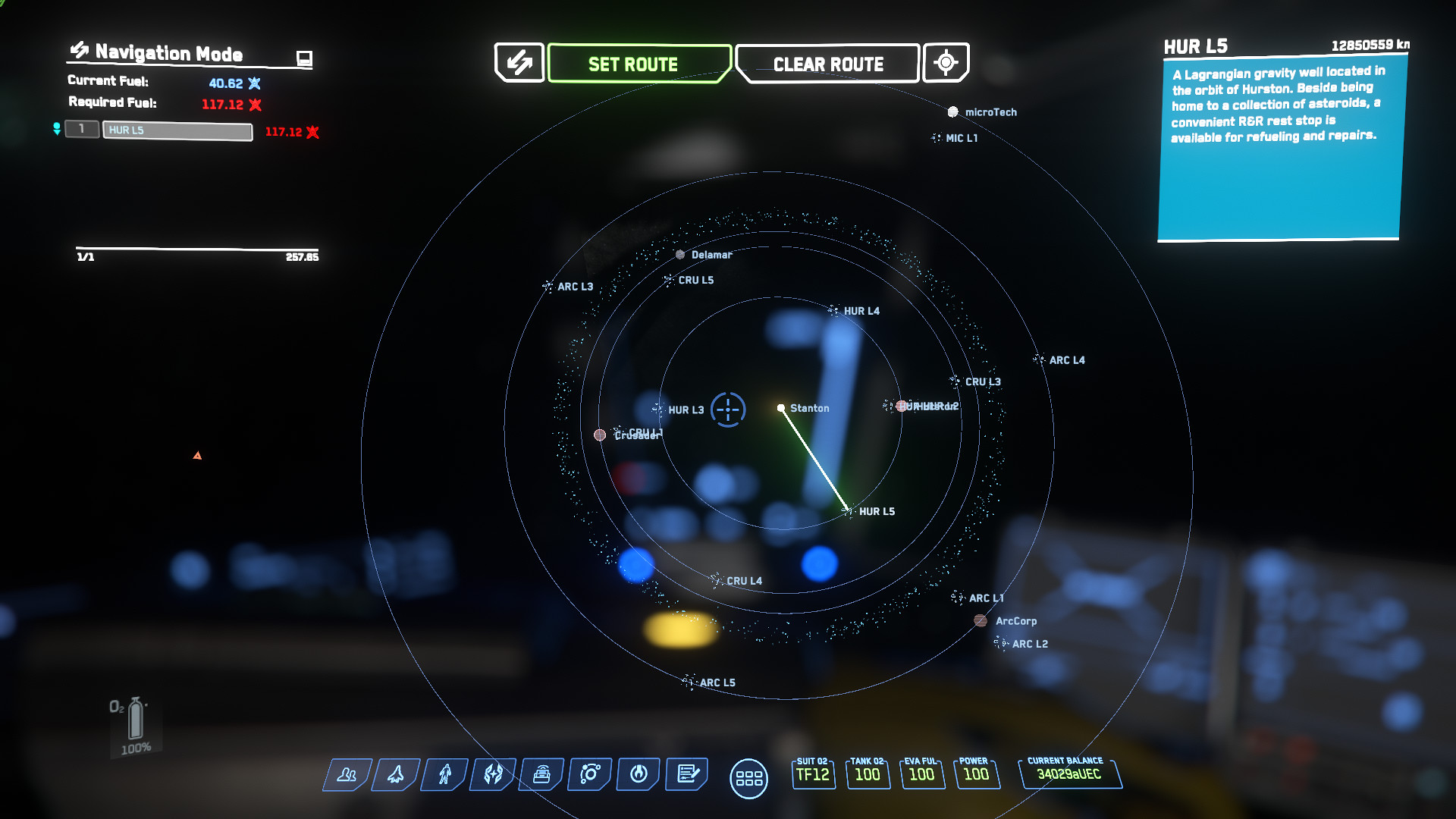Click the Stanton star at map center
The image size is (1456, 819).
[x=781, y=408]
